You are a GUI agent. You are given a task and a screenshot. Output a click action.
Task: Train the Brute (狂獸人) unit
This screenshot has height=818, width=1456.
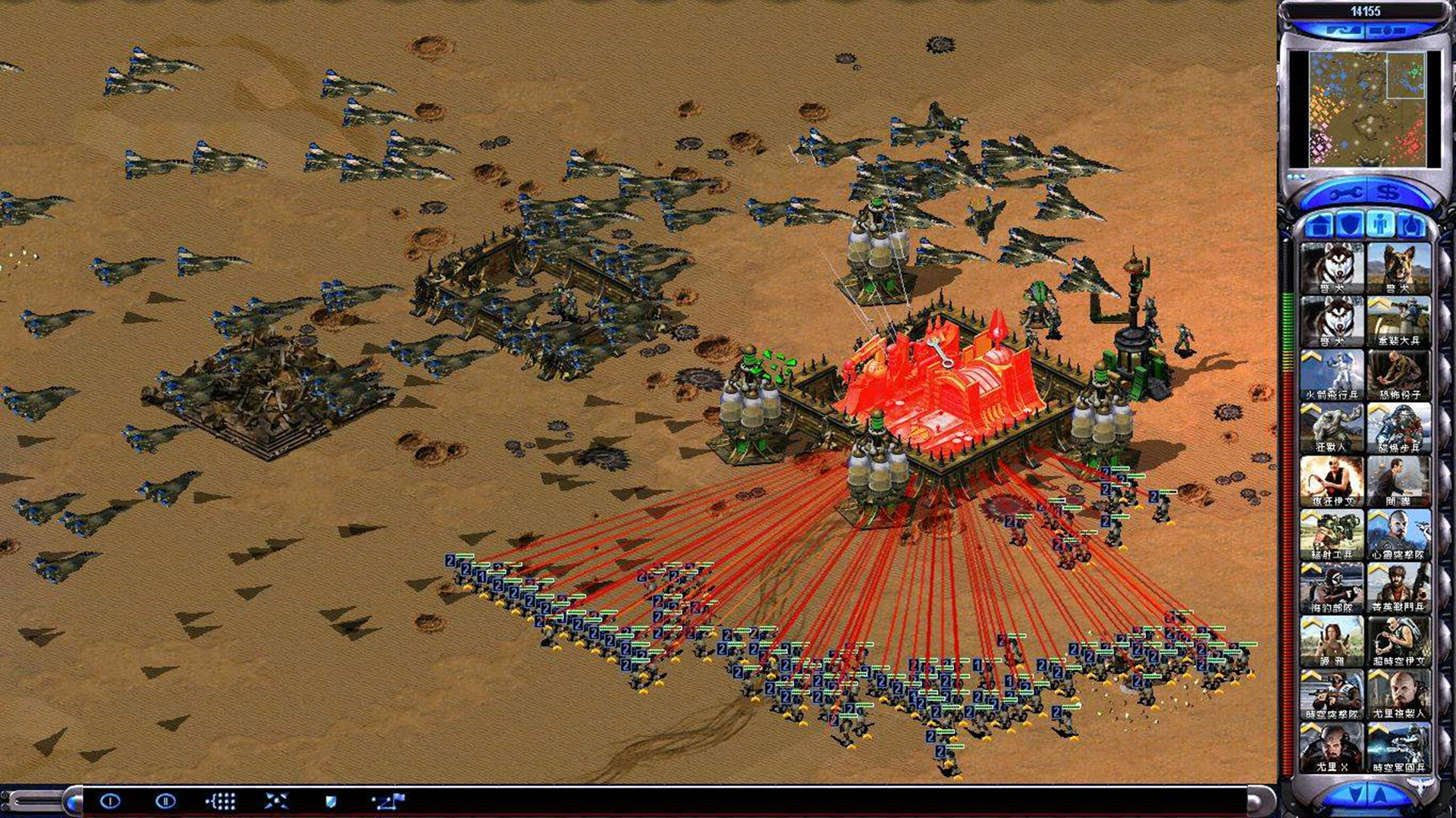[x=1331, y=428]
